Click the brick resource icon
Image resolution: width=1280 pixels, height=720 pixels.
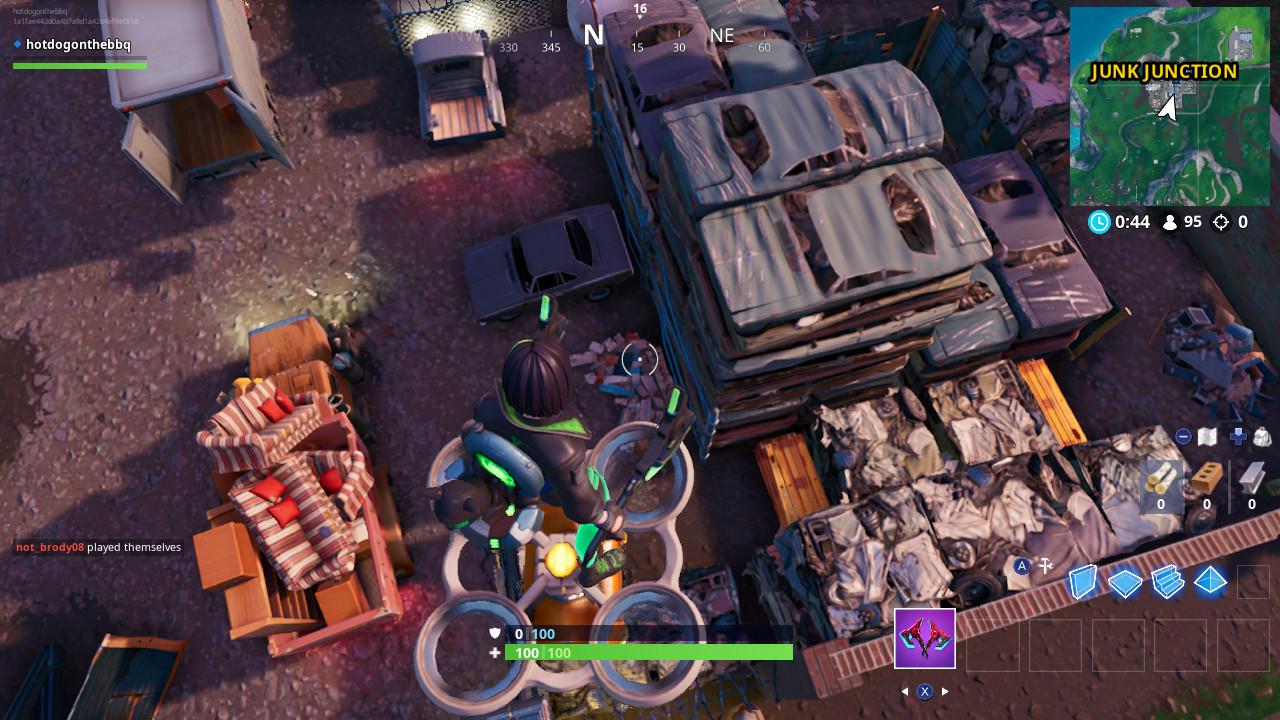(x=1205, y=478)
